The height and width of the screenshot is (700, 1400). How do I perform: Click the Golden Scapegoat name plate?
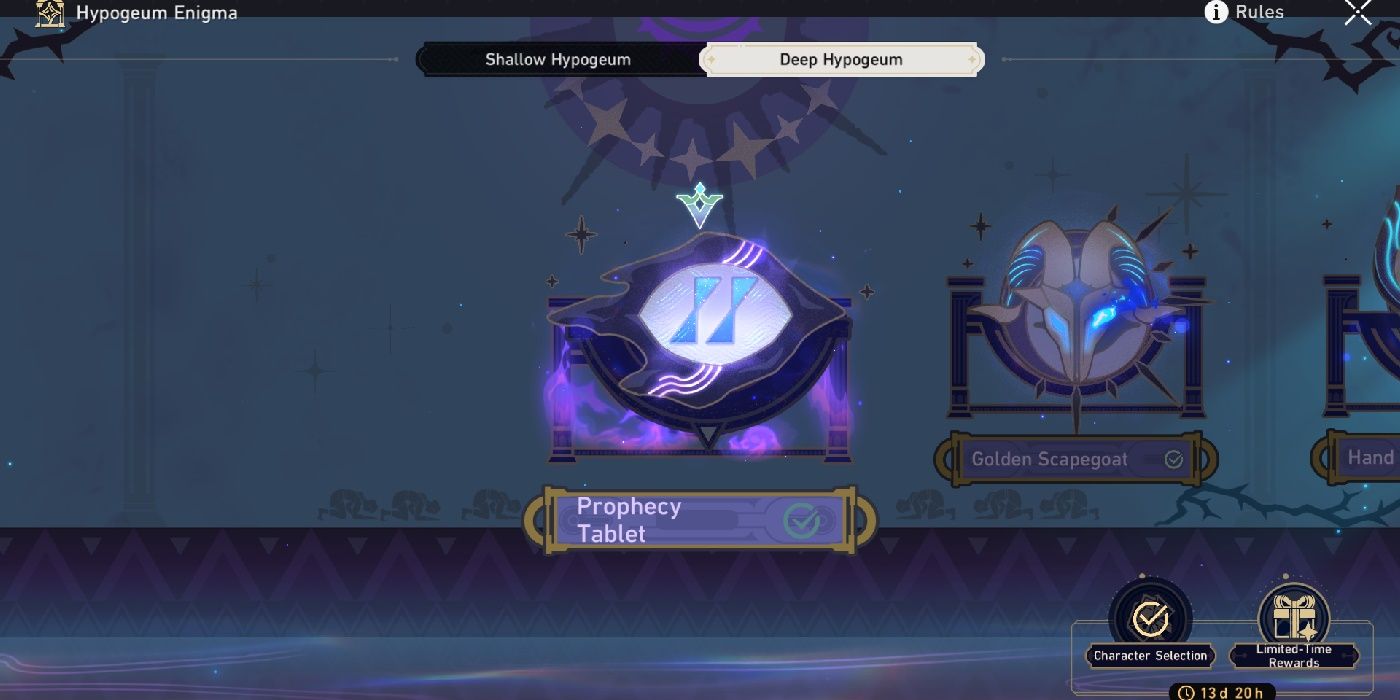click(x=1075, y=460)
